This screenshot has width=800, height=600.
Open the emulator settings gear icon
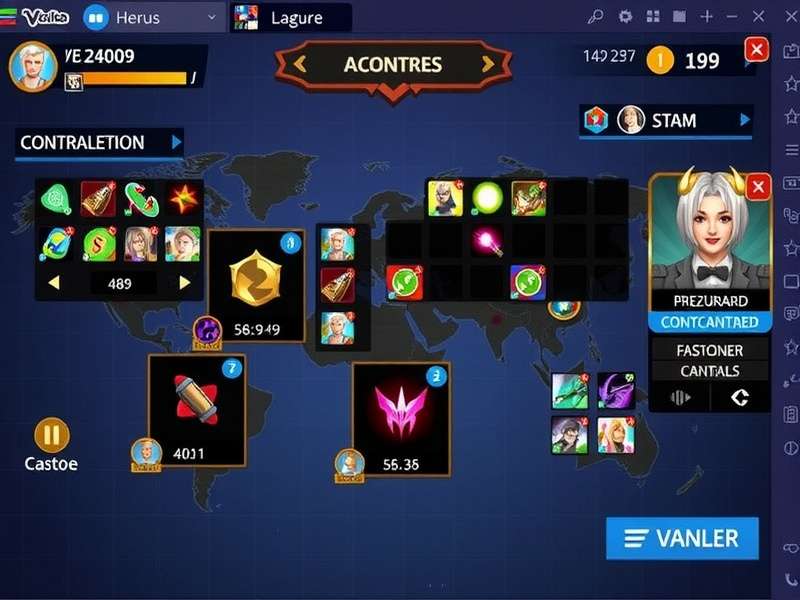(626, 16)
